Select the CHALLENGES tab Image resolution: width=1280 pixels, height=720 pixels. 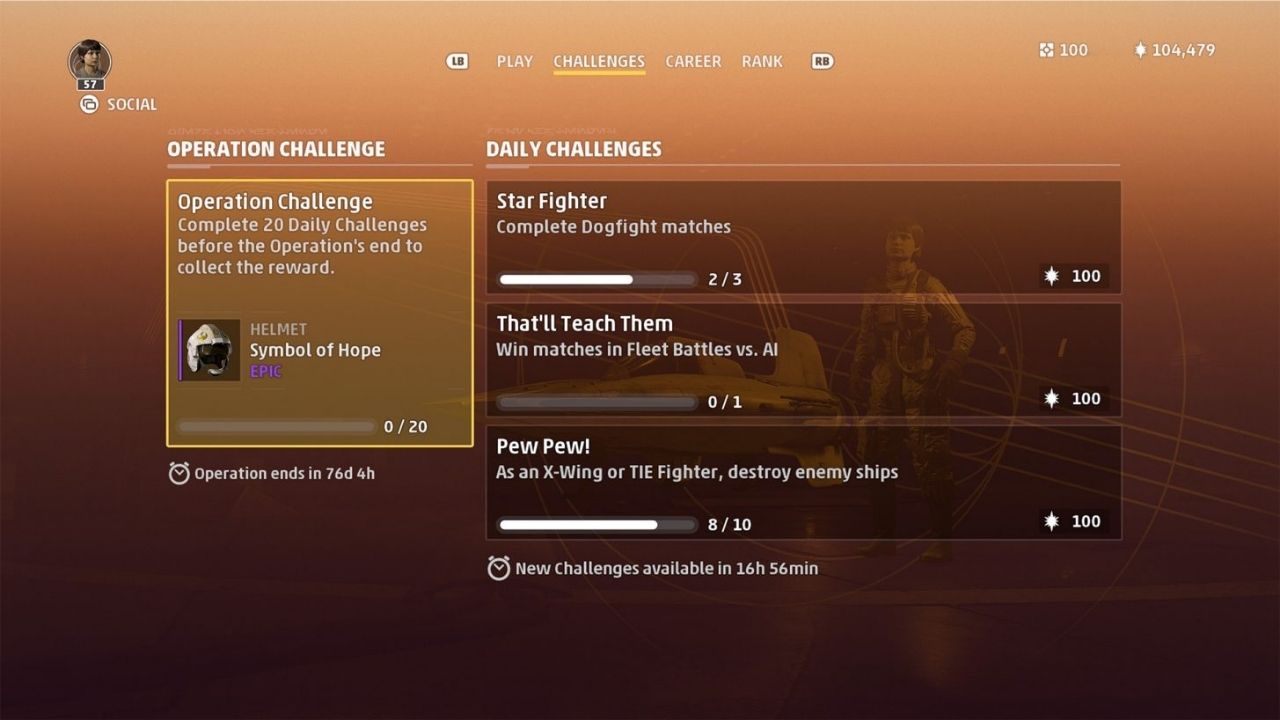click(x=598, y=61)
